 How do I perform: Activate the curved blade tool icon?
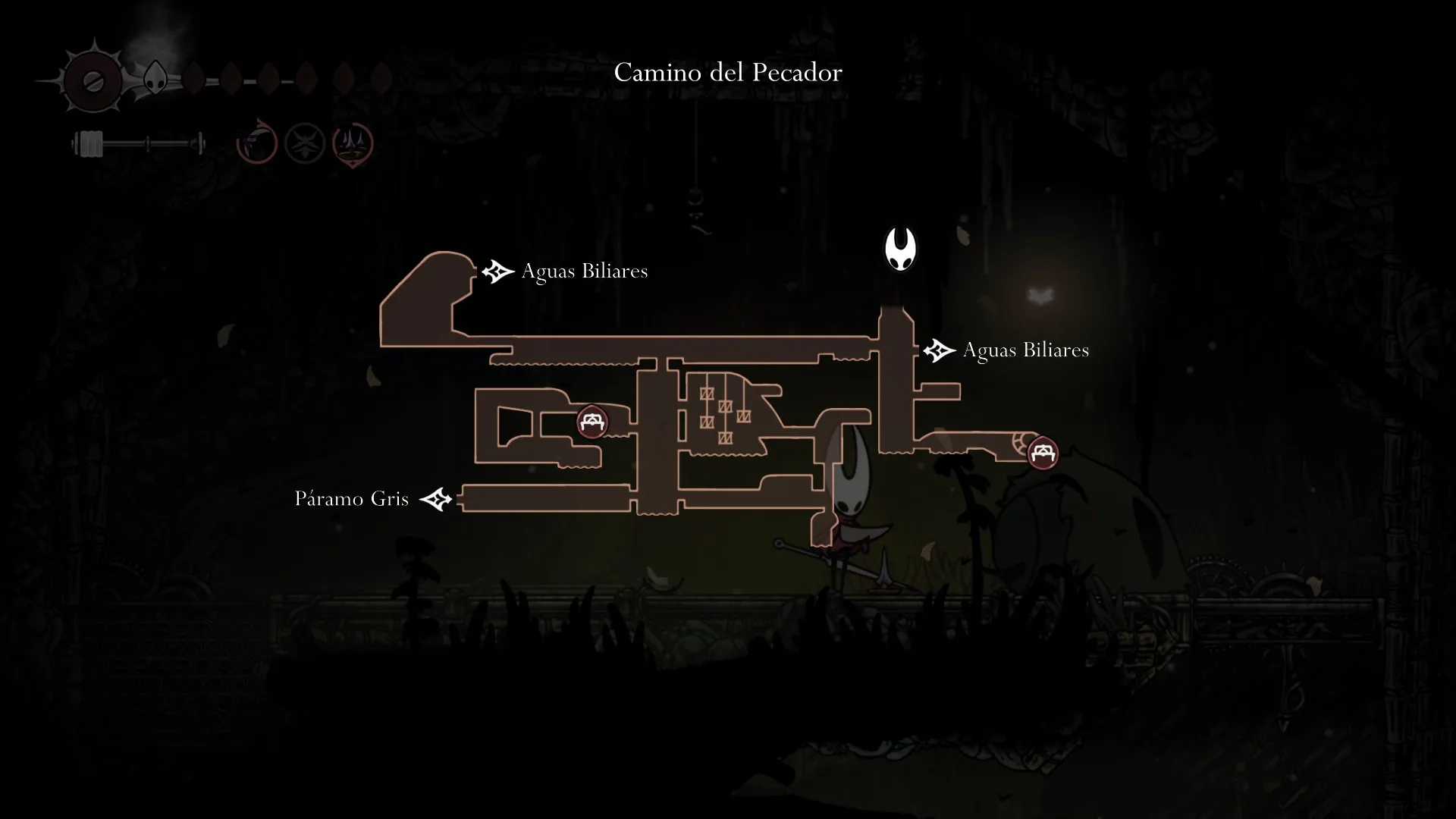[x=257, y=142]
